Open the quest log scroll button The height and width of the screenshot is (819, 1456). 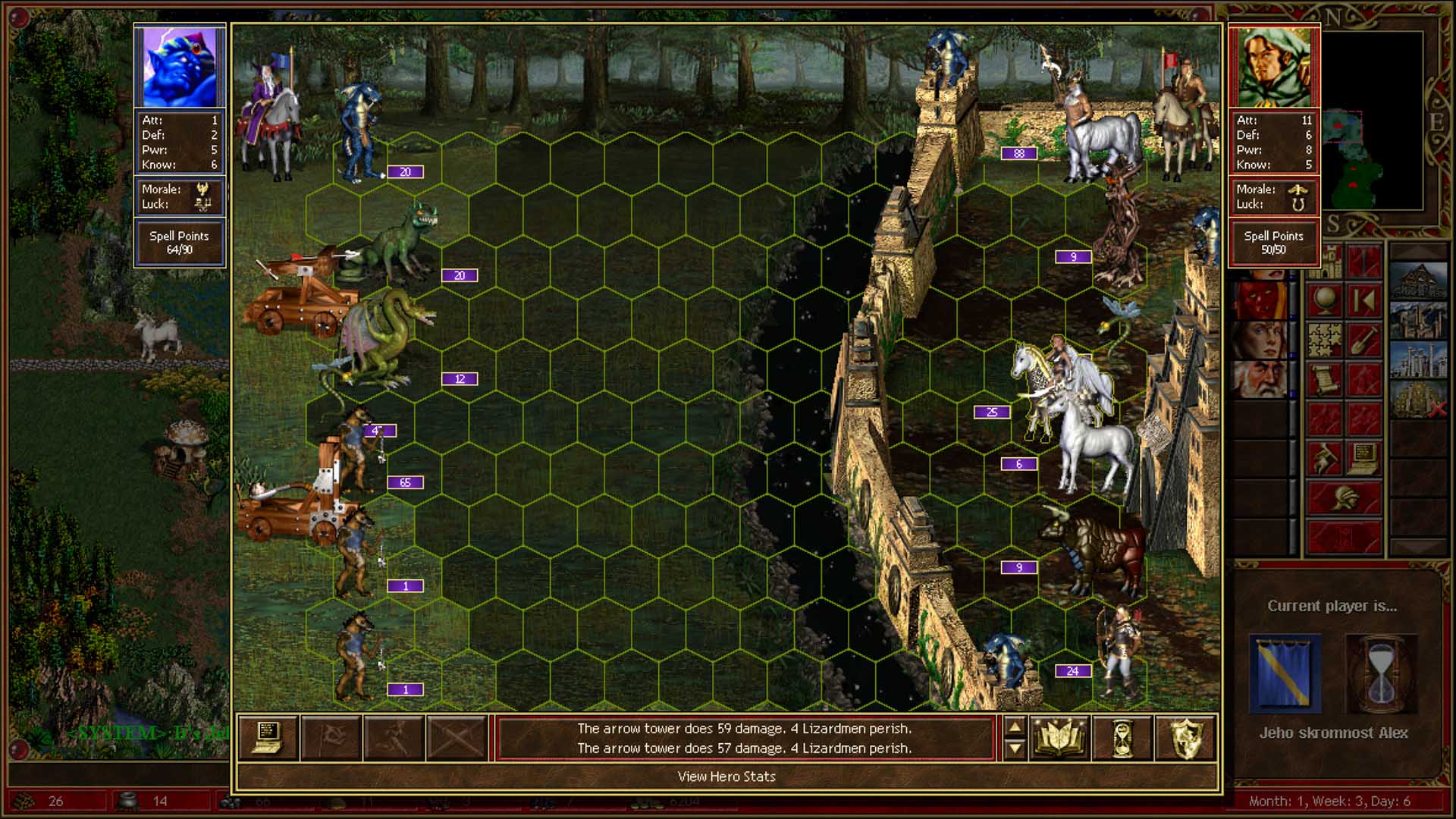[1324, 380]
